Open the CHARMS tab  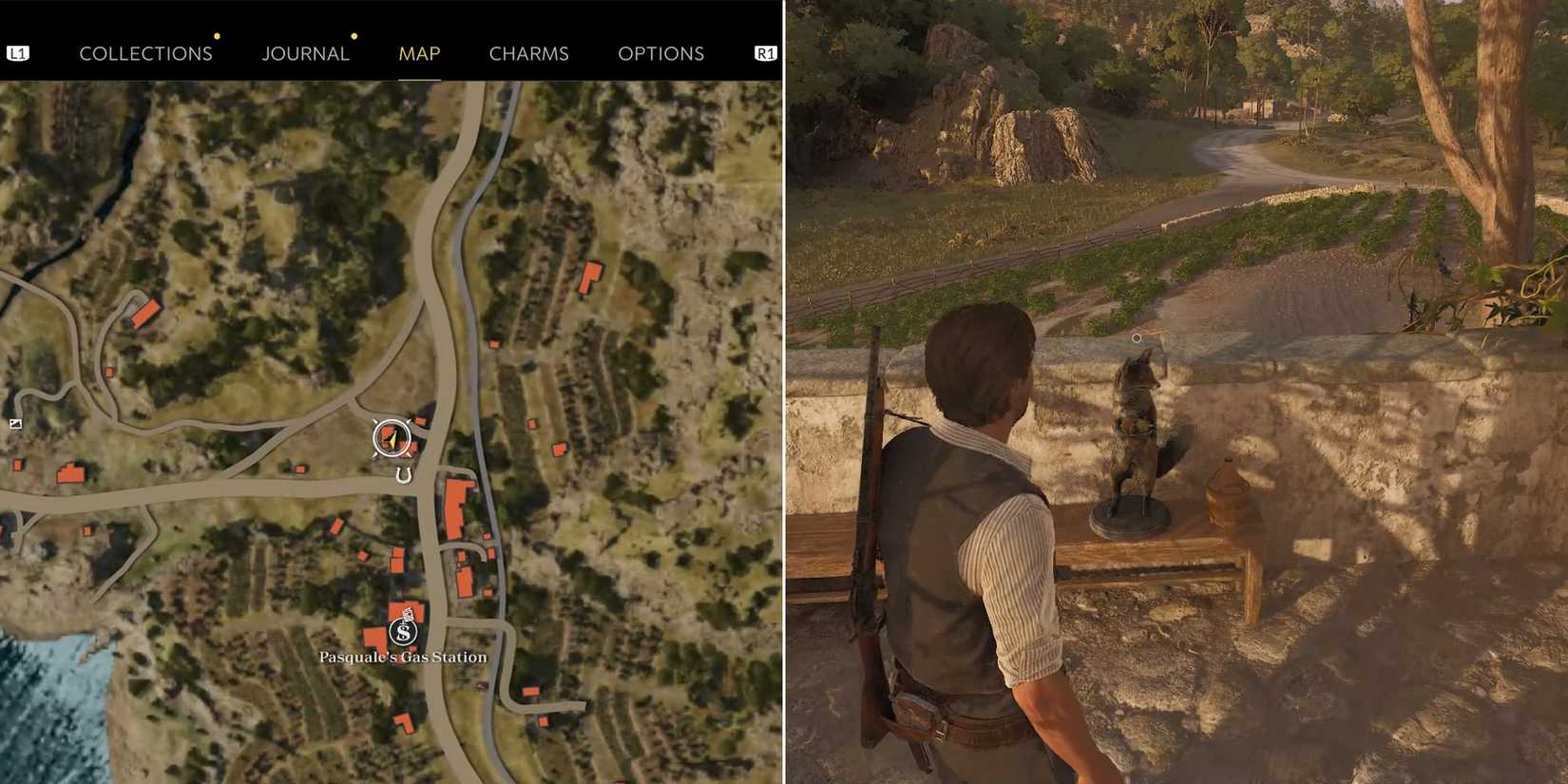tap(528, 53)
